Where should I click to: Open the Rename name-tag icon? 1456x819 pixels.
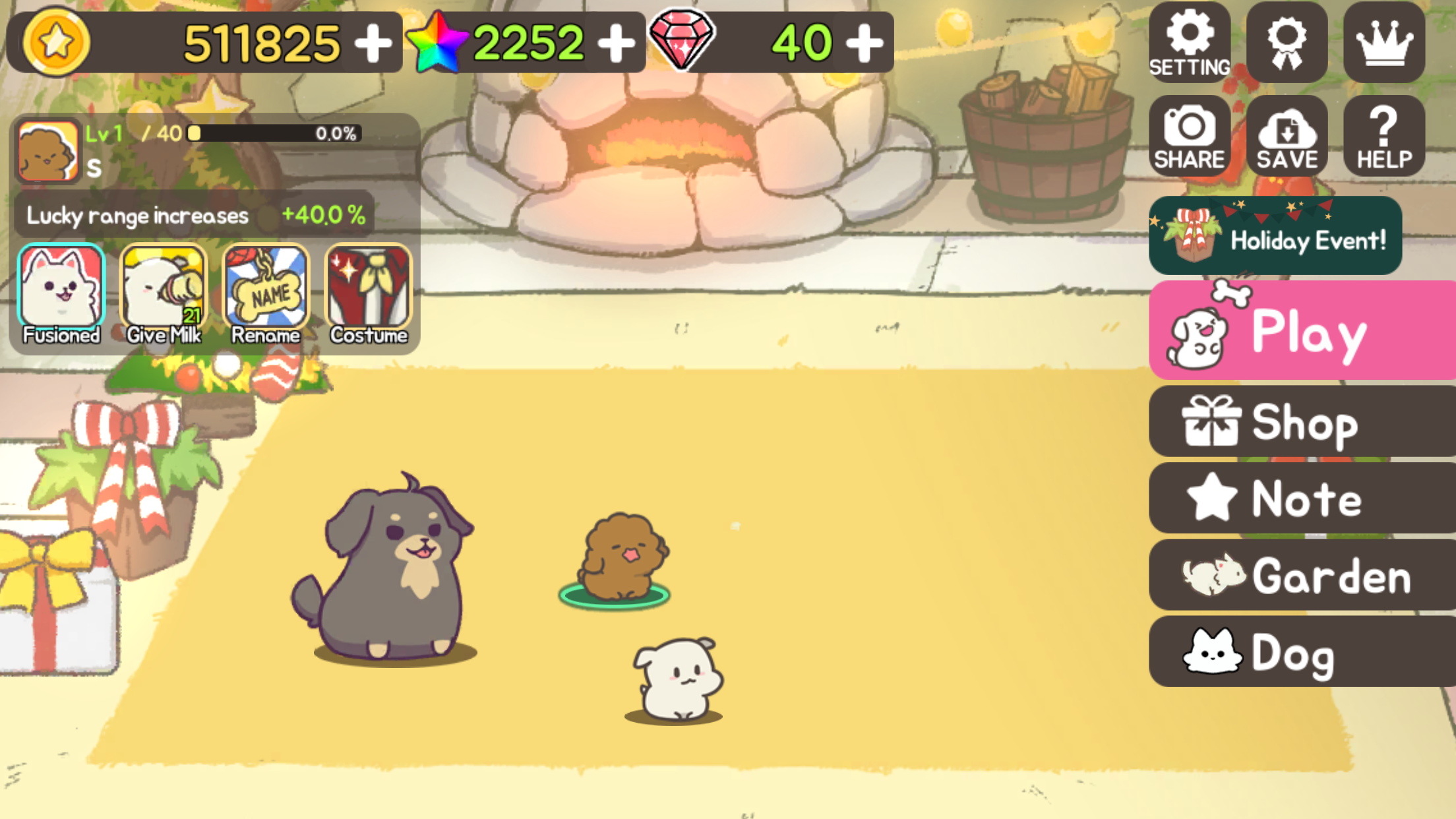(266, 287)
